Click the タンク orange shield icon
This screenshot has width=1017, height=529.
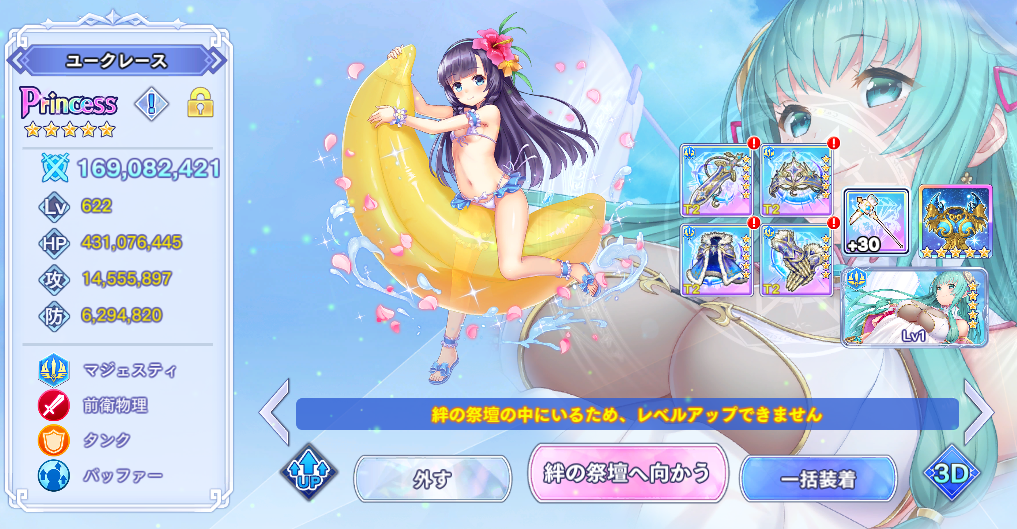coord(53,440)
